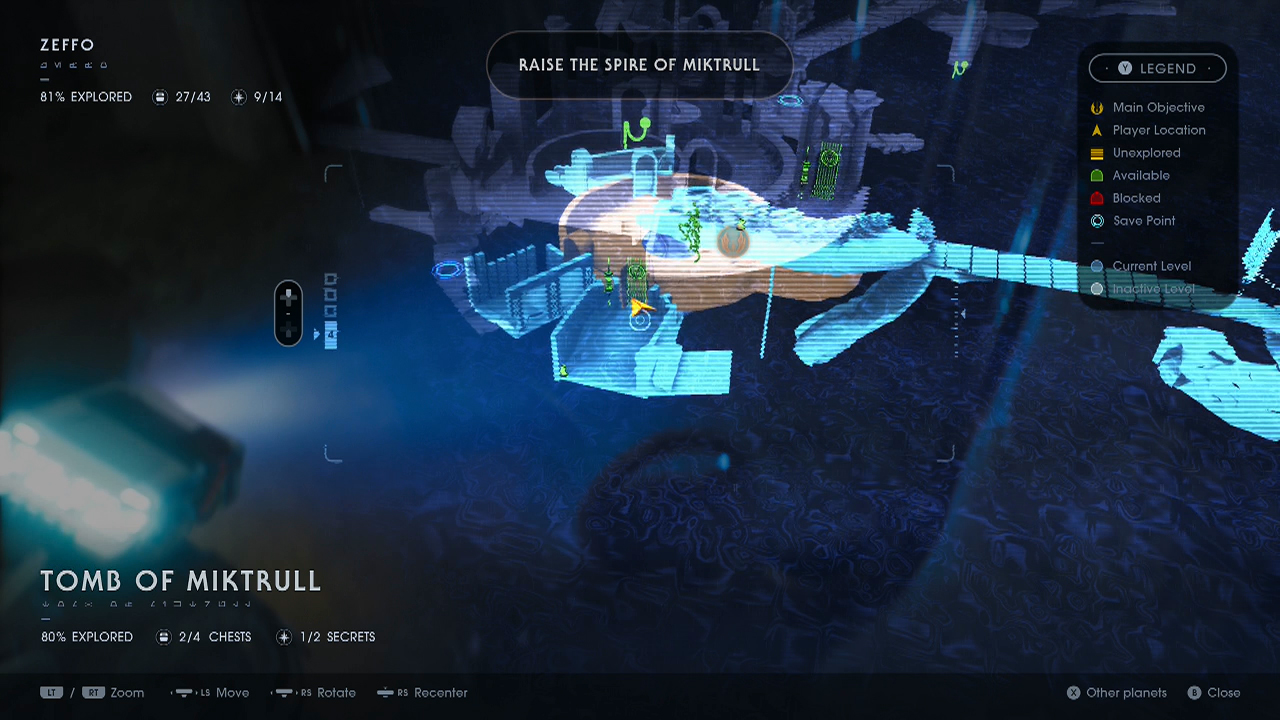Click the Raise the Spire of Miktrull objective banner

(639, 65)
